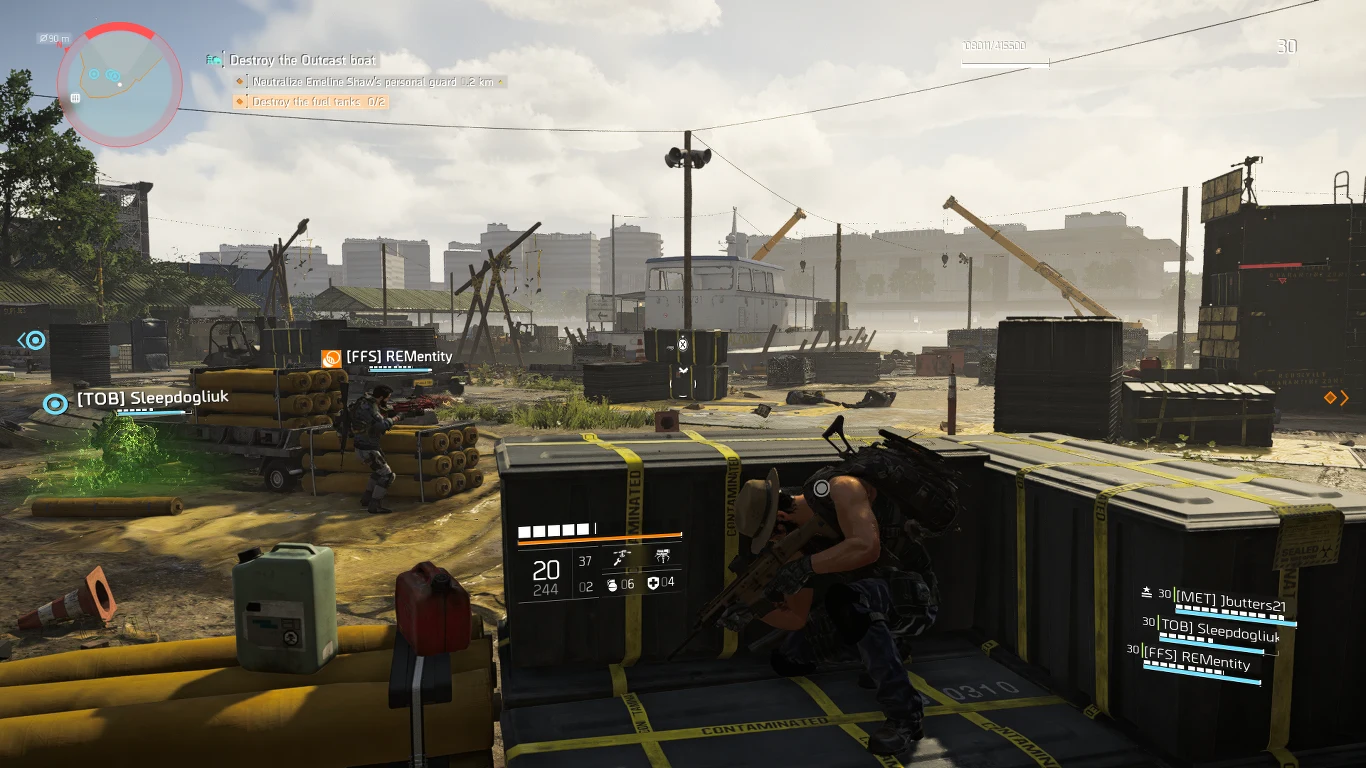Click the level 30 indicator top right
Screen dimensions: 1366x768
(x=1288, y=46)
